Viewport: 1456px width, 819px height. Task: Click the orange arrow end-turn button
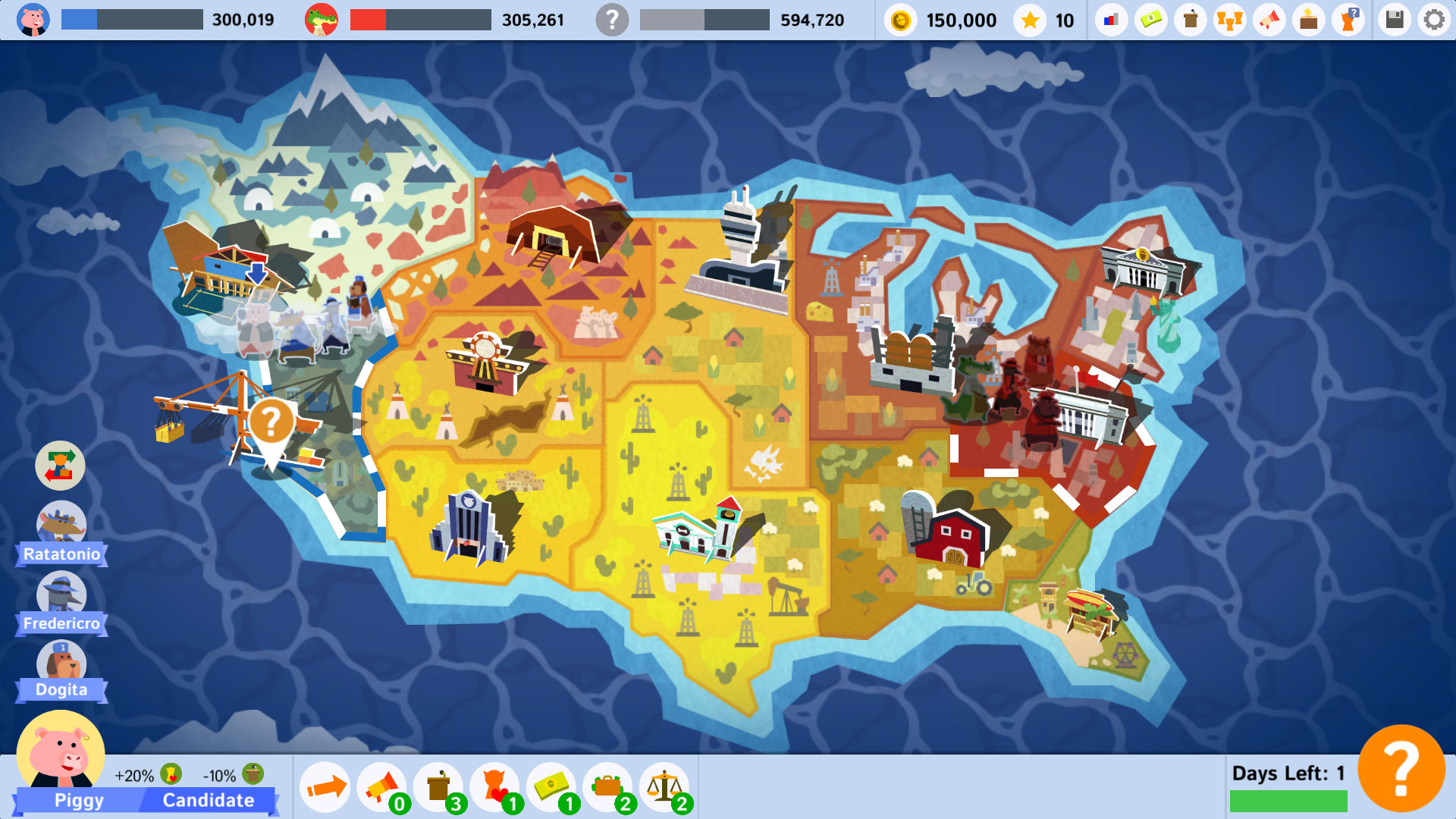click(324, 786)
